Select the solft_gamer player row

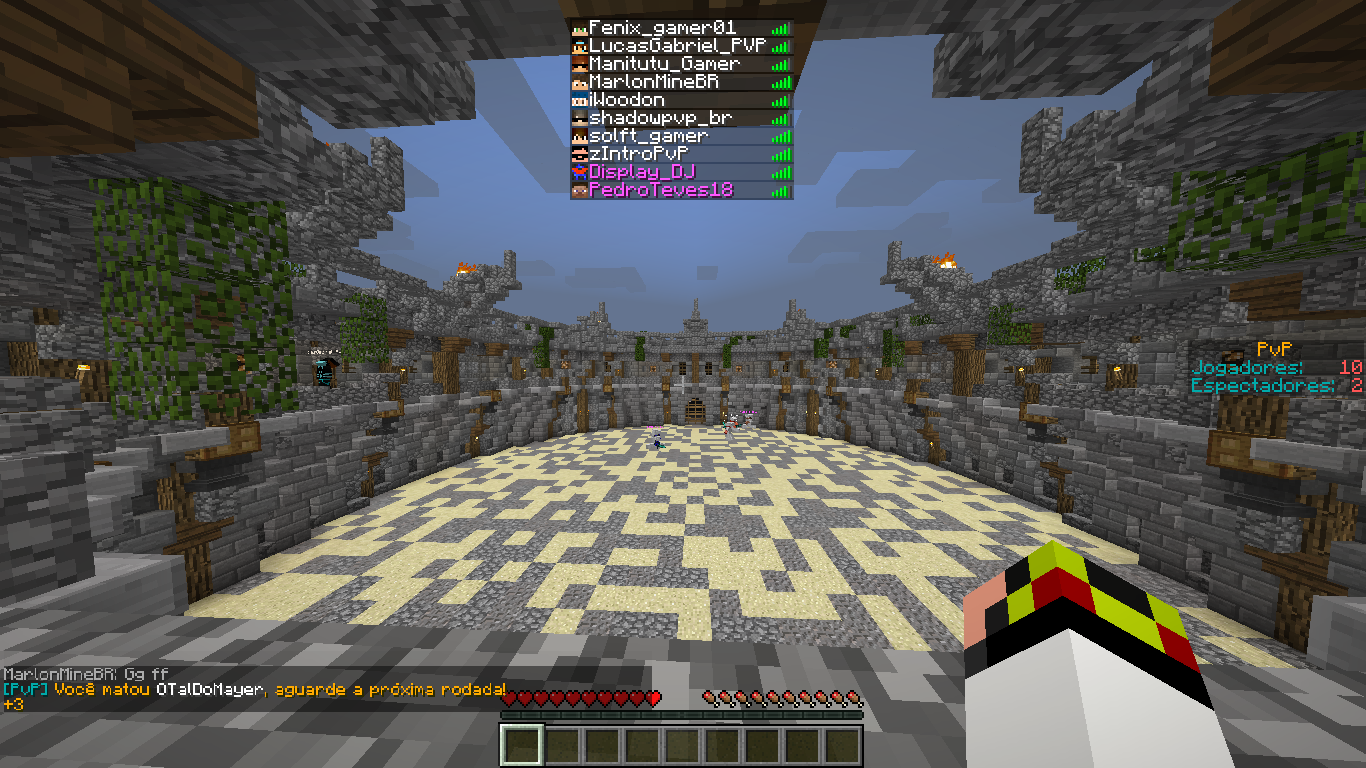click(648, 136)
